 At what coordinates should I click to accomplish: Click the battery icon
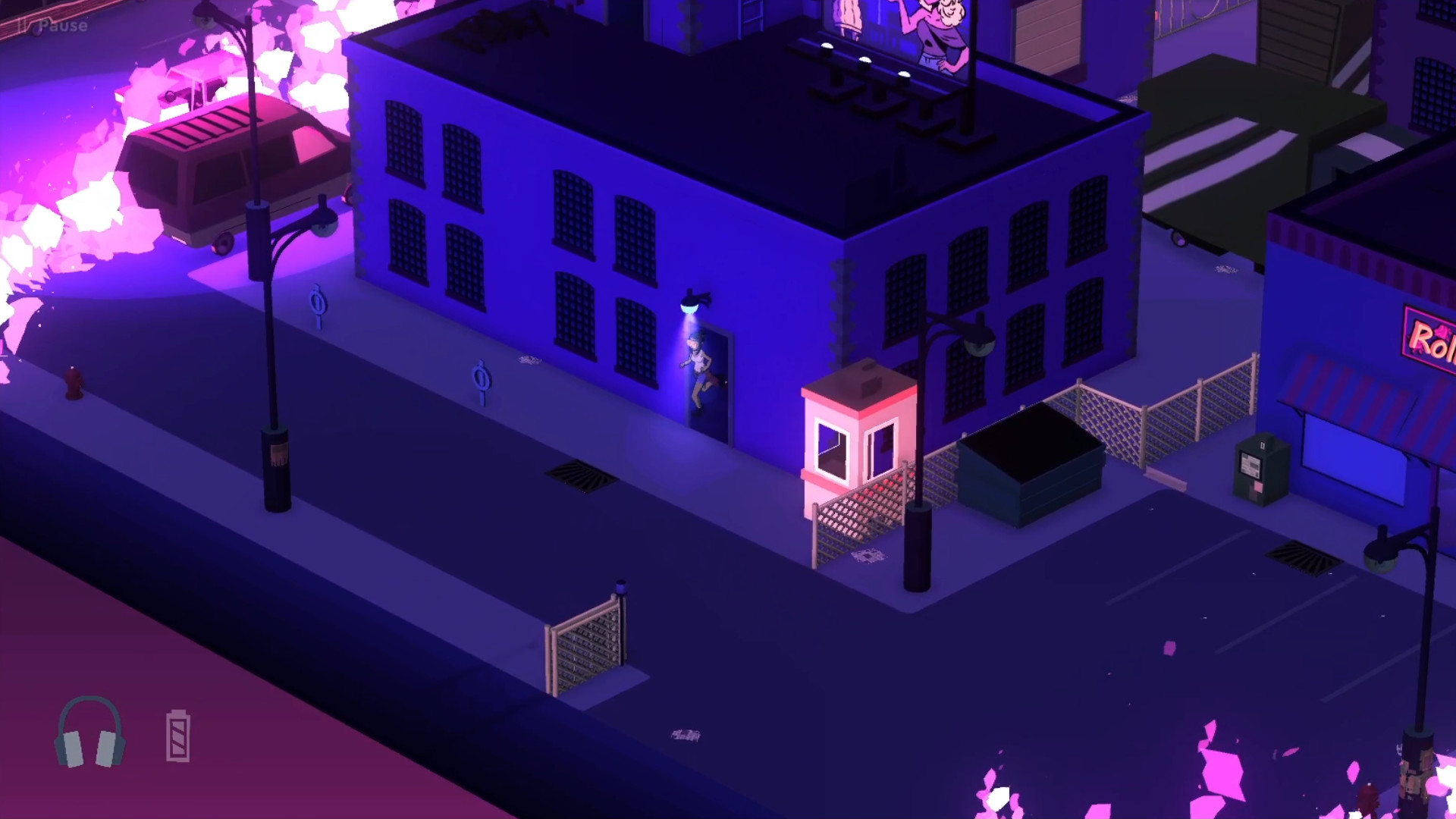pyautogui.click(x=177, y=736)
